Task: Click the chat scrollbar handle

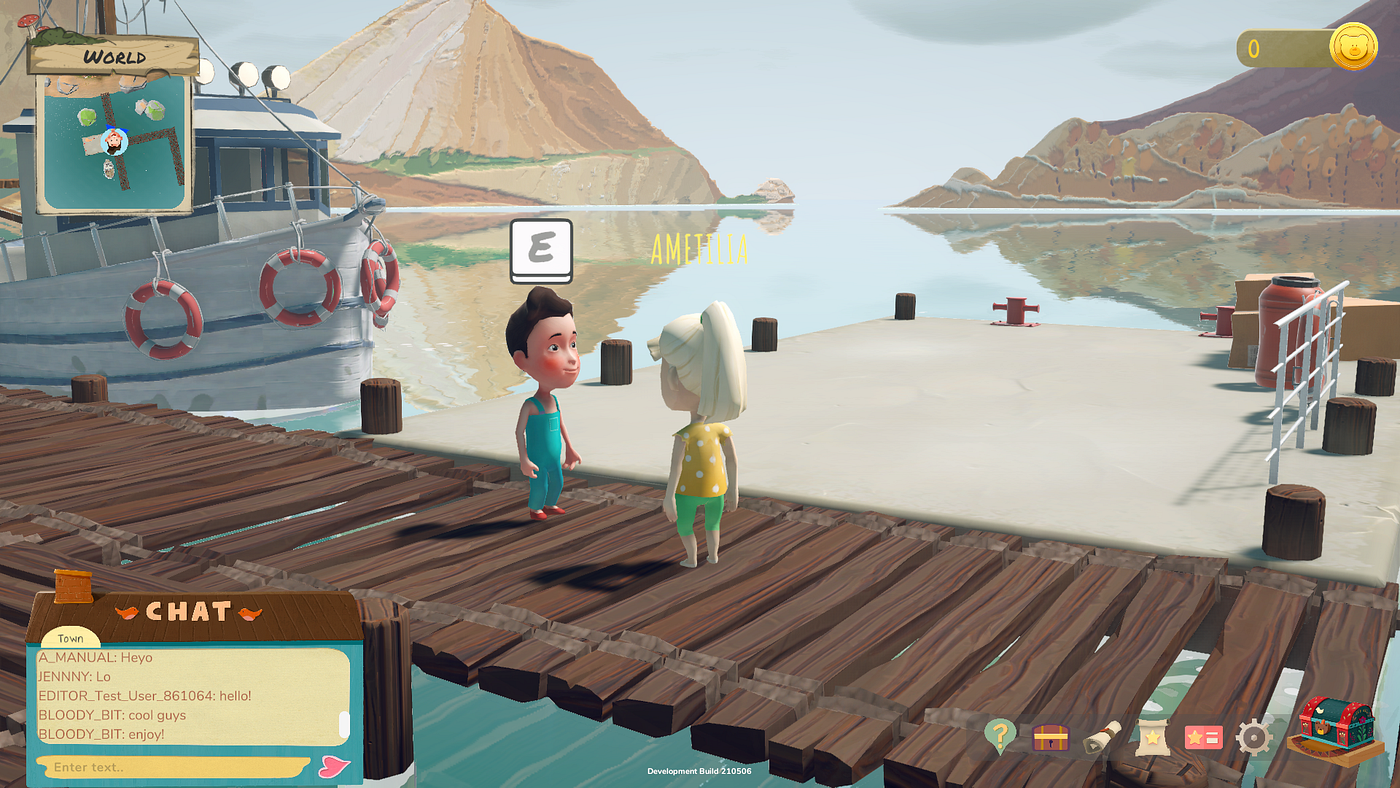Action: click(344, 723)
